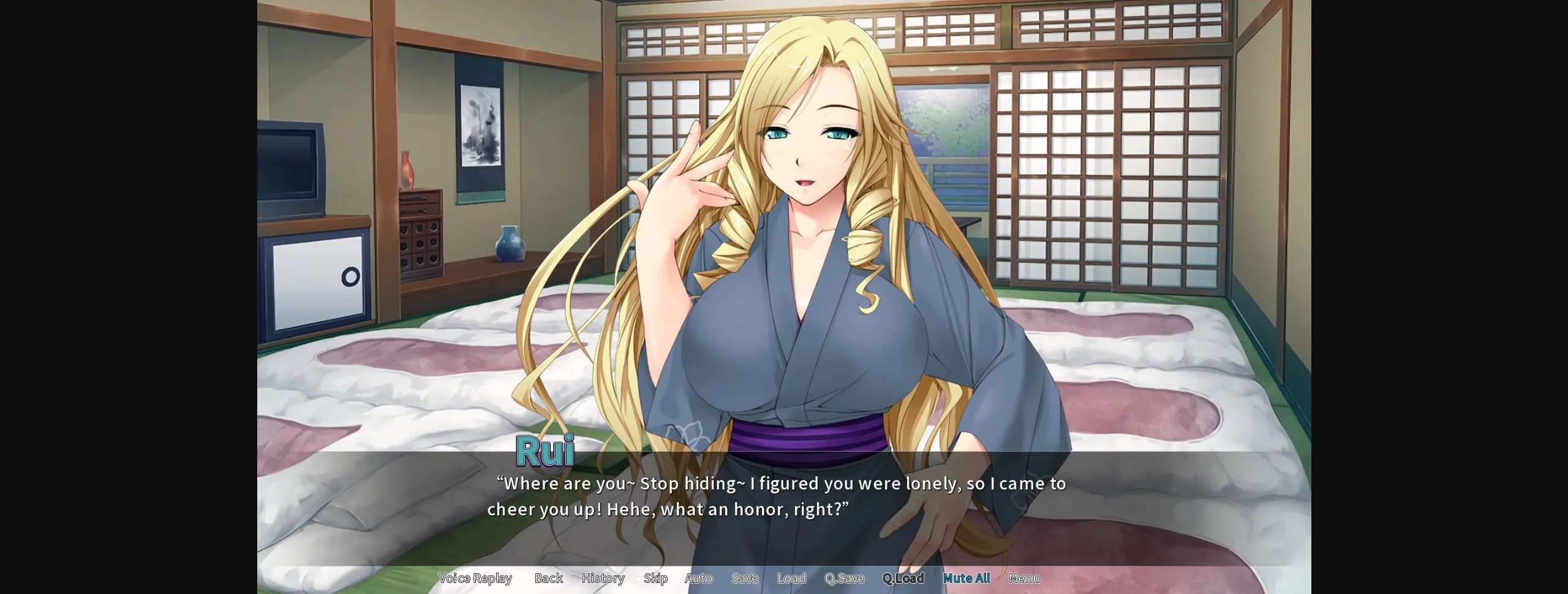This screenshot has width=1568, height=594.
Task: Open the game Menu
Action: tap(1023, 577)
